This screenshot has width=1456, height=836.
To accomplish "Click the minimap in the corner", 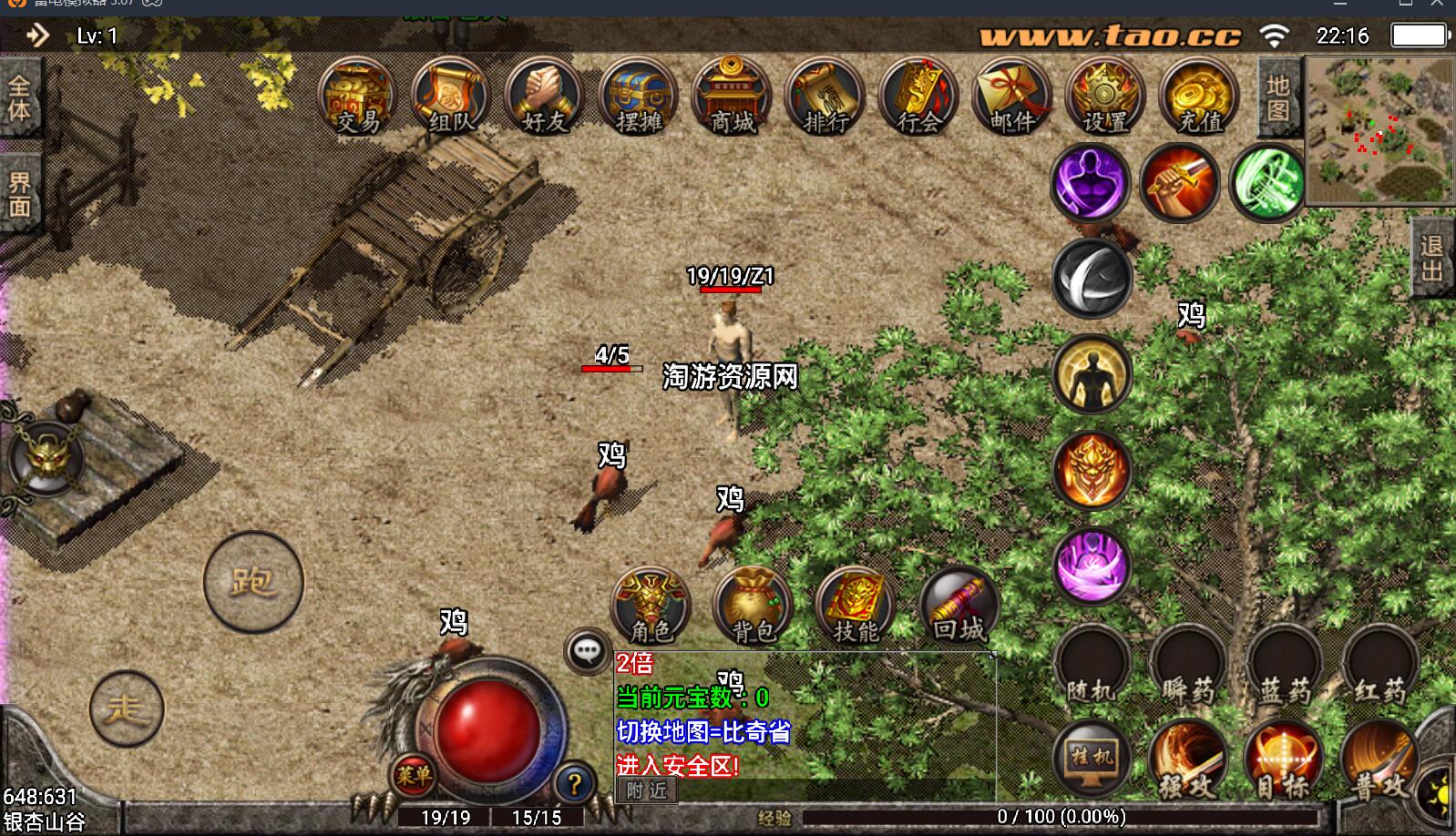I will pyautogui.click(x=1379, y=129).
